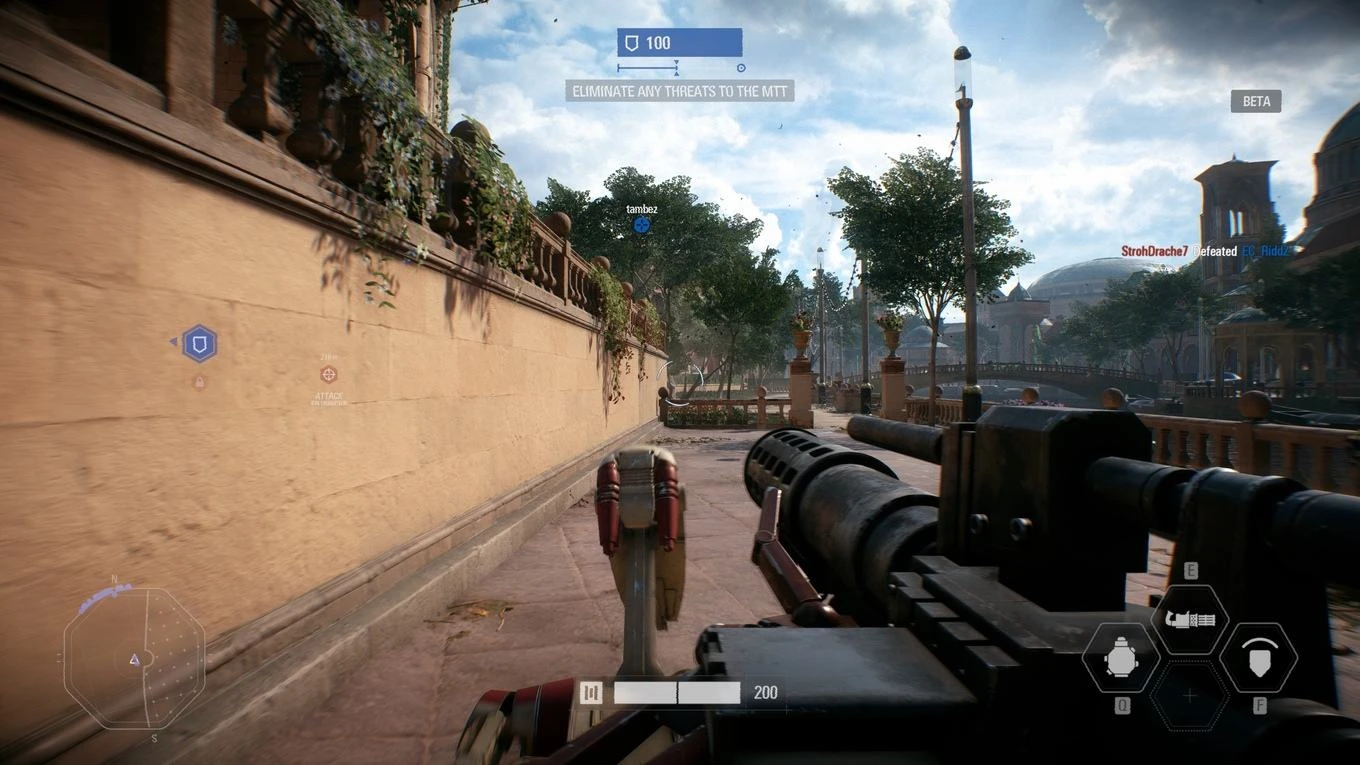Click the red ATTACK crosshair marker
Viewport: 1360px width, 765px height.
[327, 376]
